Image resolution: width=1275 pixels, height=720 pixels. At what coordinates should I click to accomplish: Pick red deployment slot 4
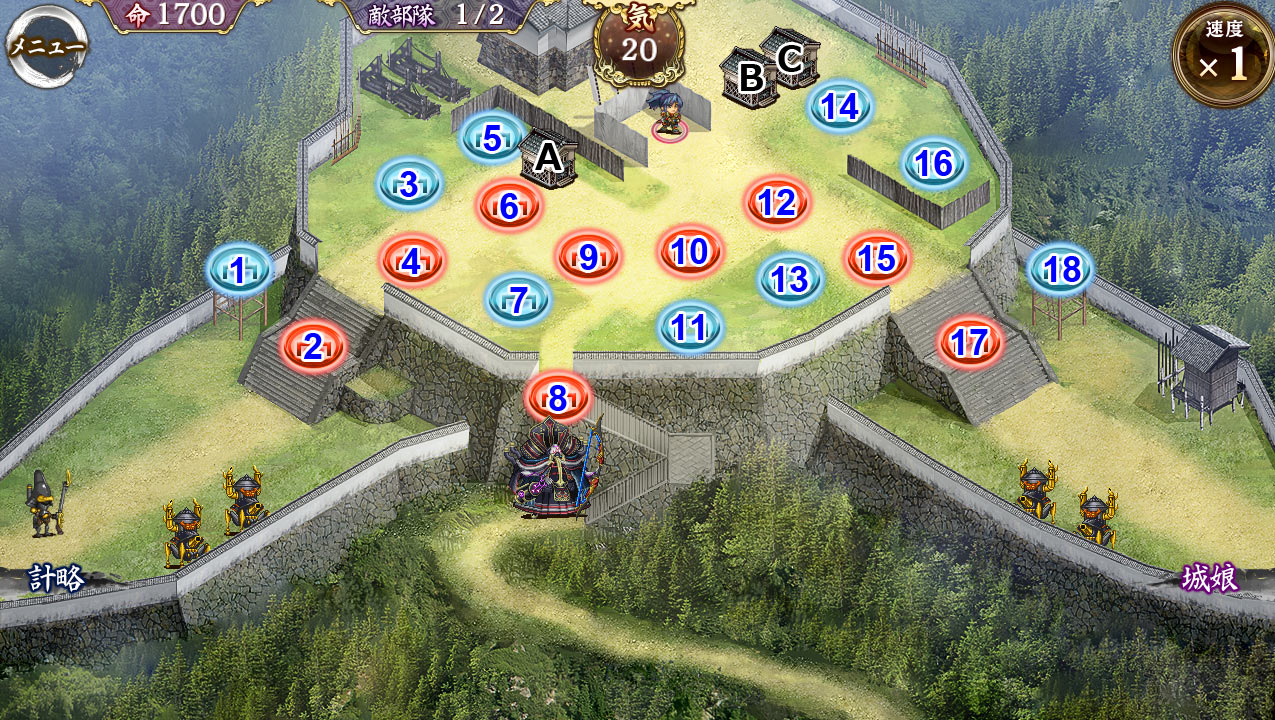(x=411, y=261)
